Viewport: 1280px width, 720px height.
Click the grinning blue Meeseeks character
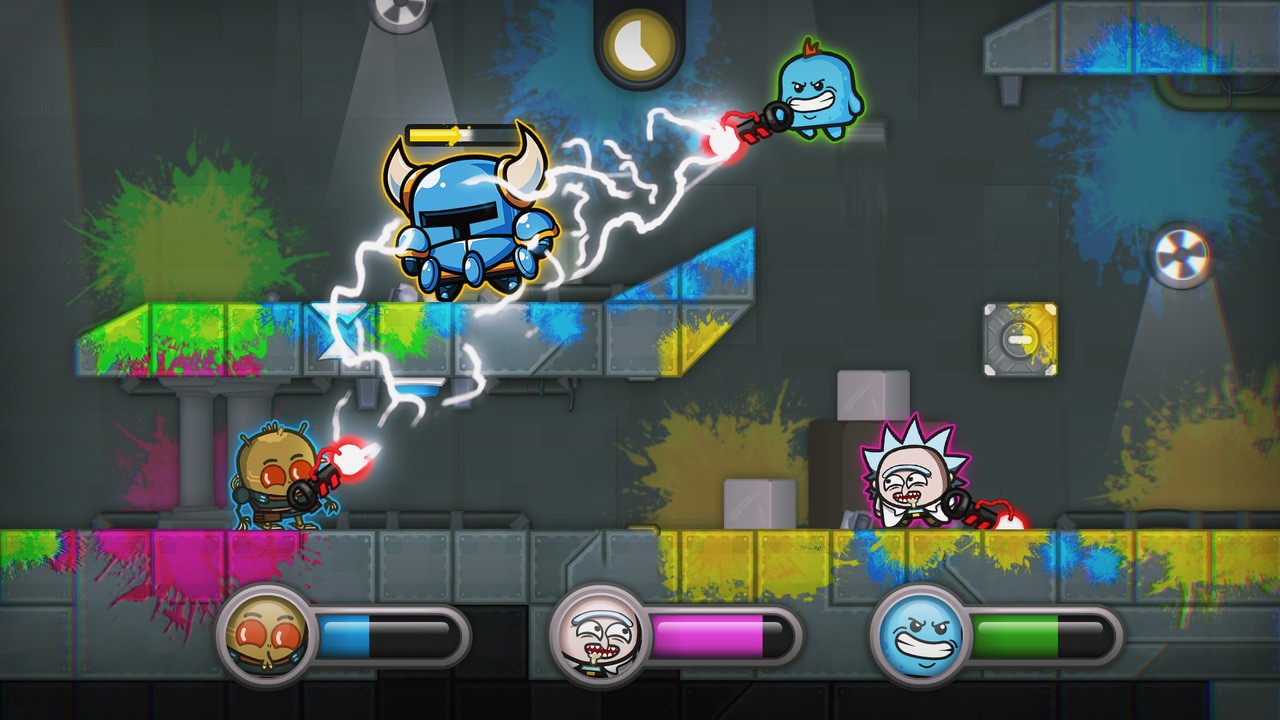[x=820, y=95]
